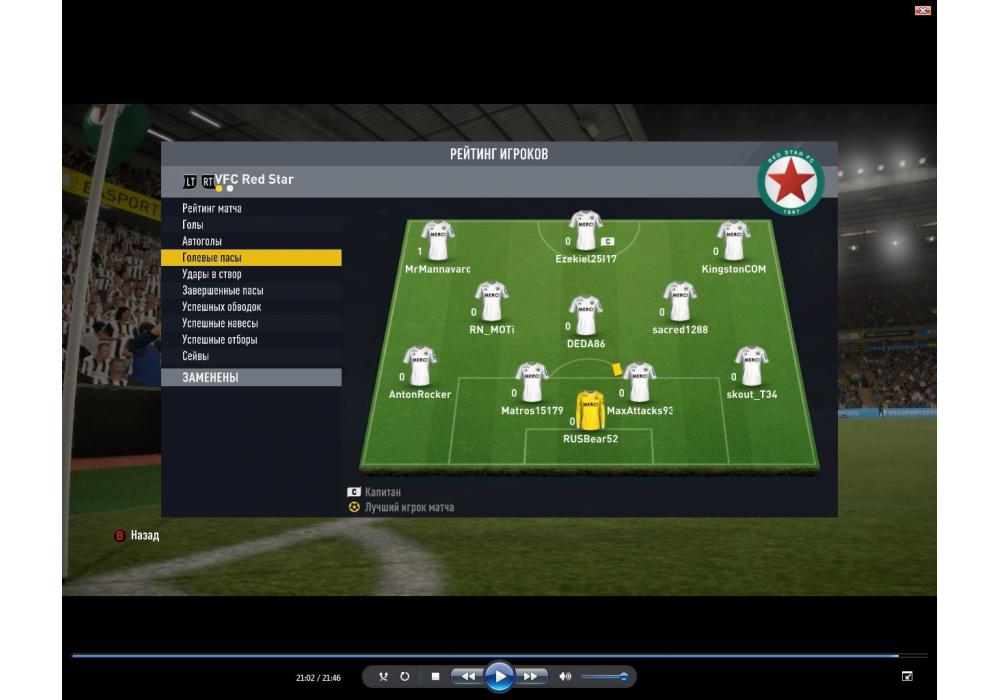The height and width of the screenshot is (700, 1000).
Task: Choose the Голы stat entry
Action: pyautogui.click(x=193, y=225)
